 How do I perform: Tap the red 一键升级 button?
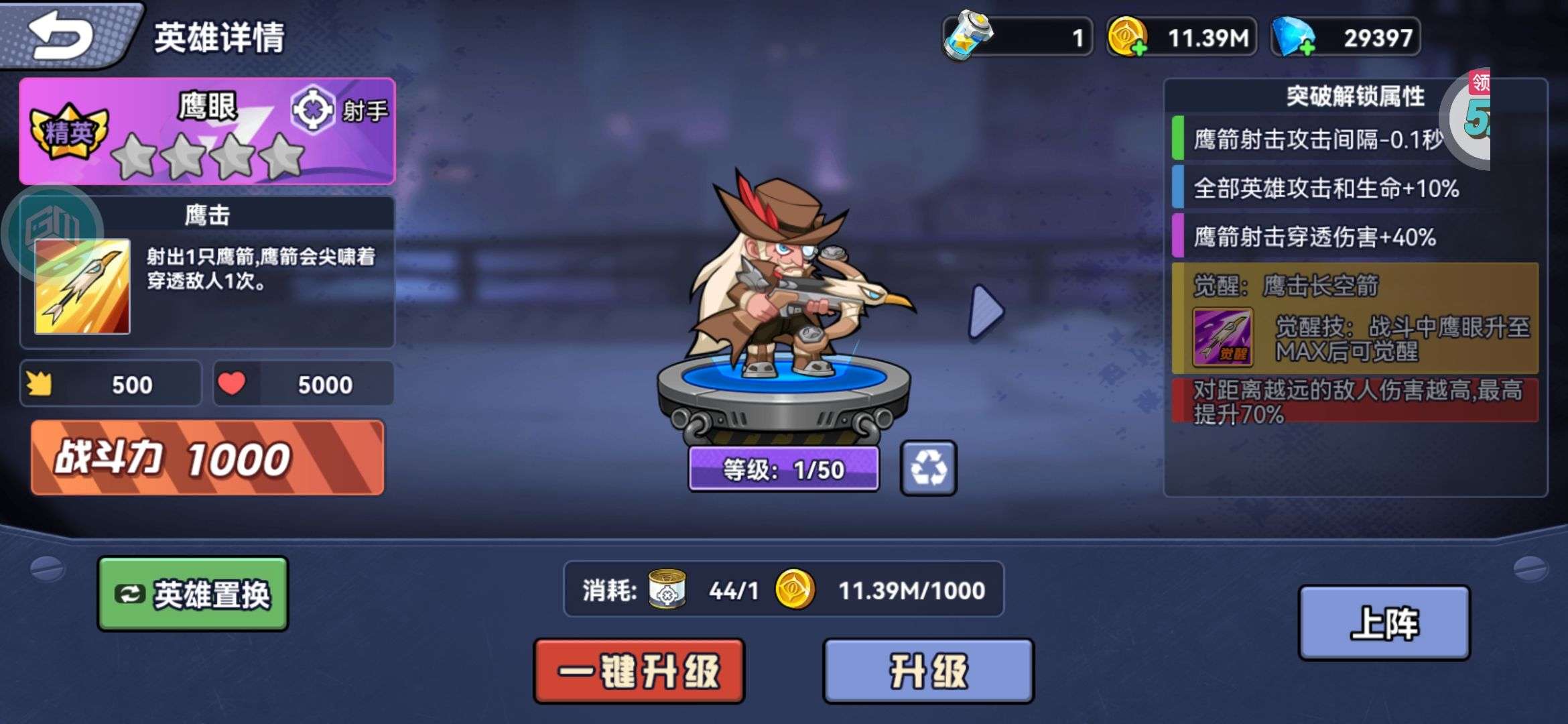[x=639, y=671]
